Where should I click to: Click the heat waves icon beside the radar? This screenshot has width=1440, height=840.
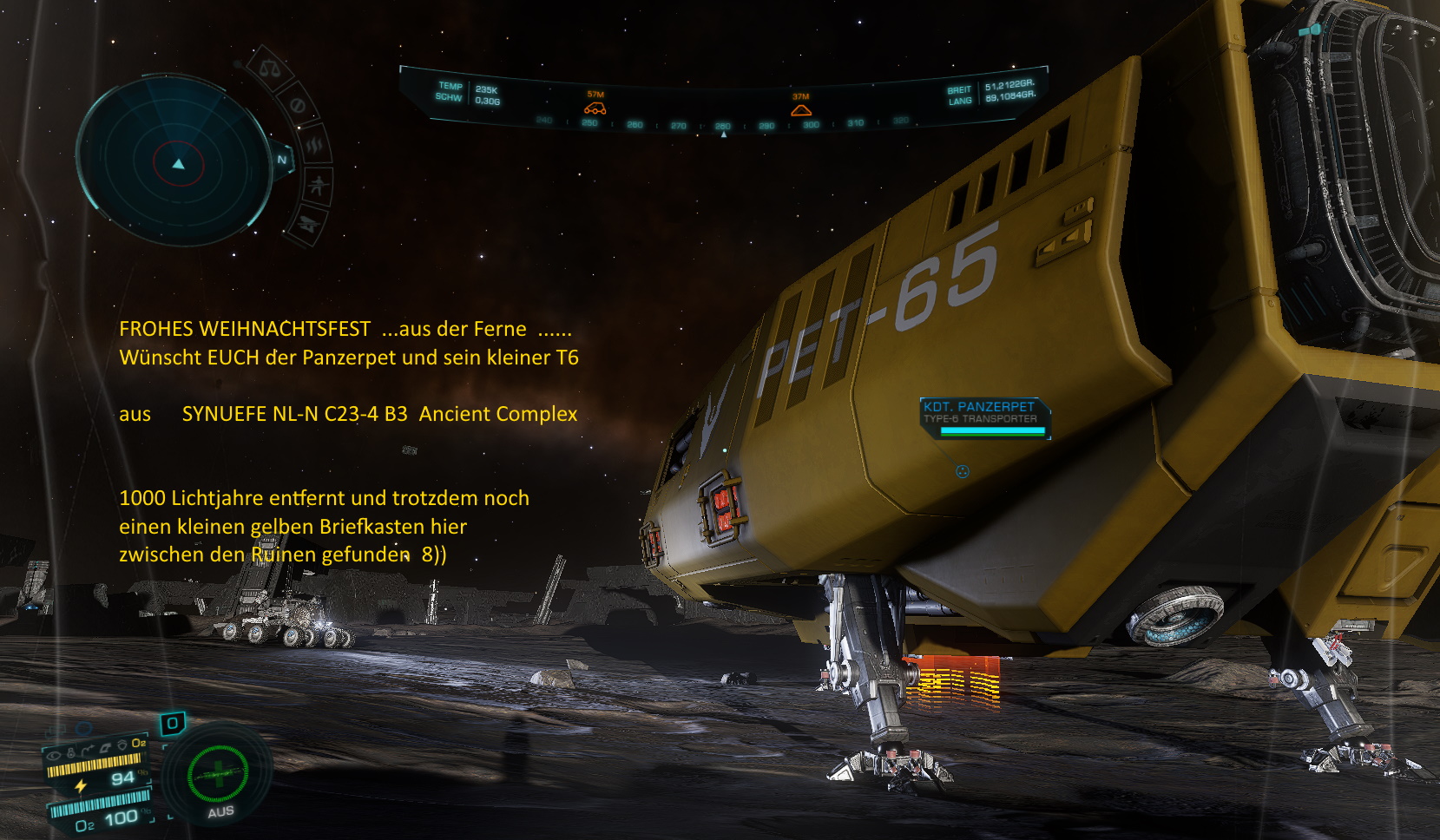click(315, 145)
